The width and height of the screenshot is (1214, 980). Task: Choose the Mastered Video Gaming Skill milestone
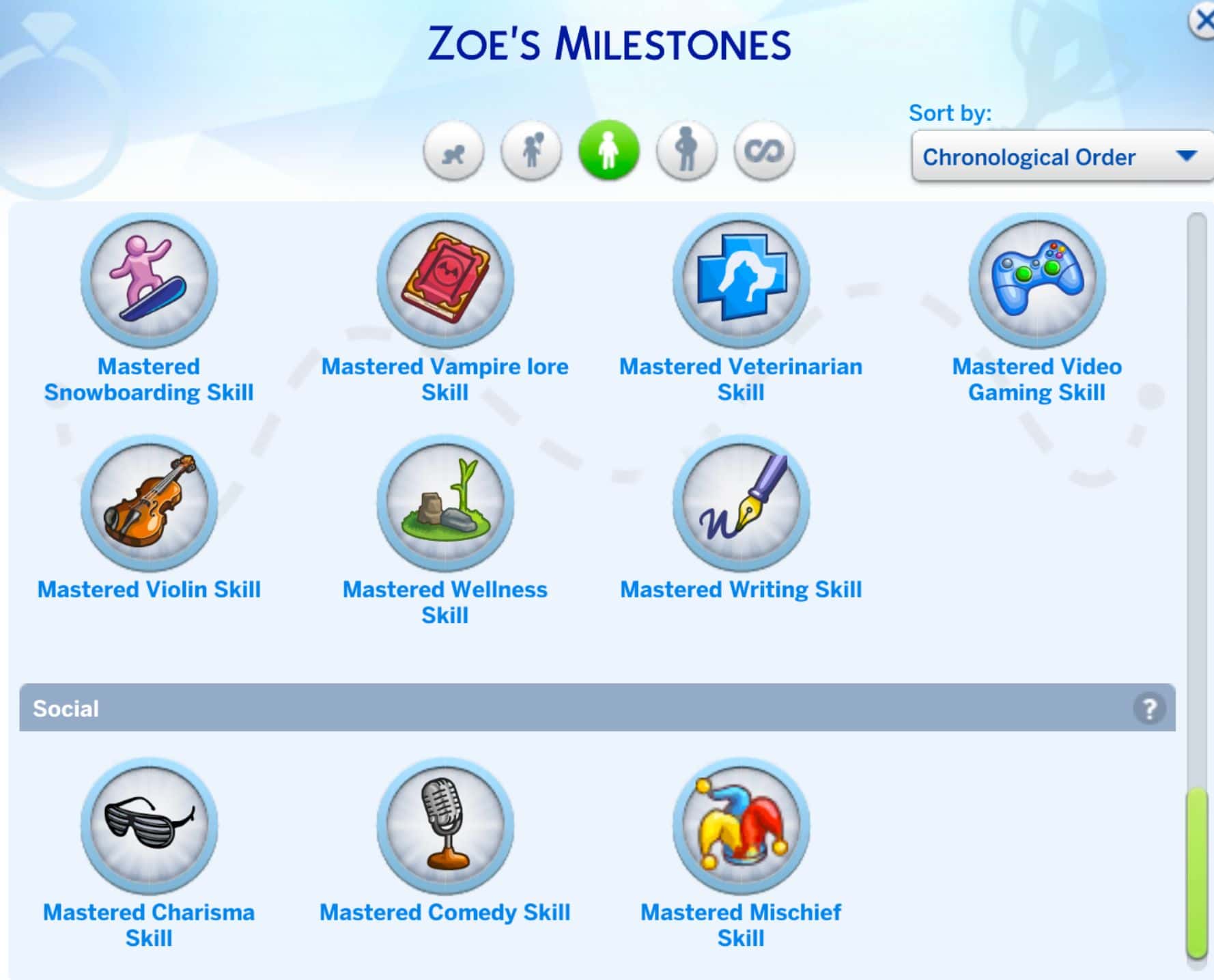point(1036,279)
